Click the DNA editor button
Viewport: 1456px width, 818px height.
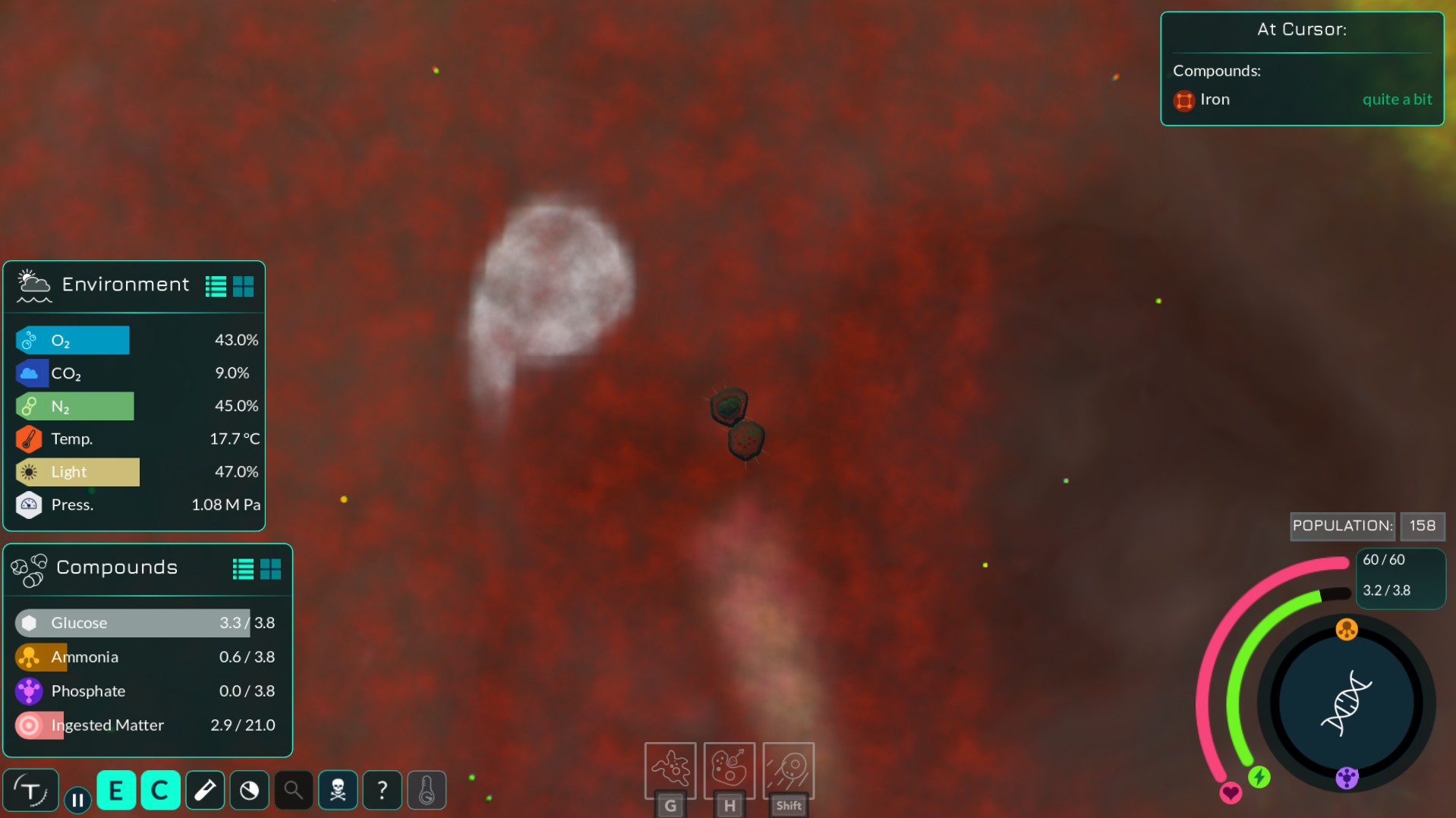(x=1346, y=703)
